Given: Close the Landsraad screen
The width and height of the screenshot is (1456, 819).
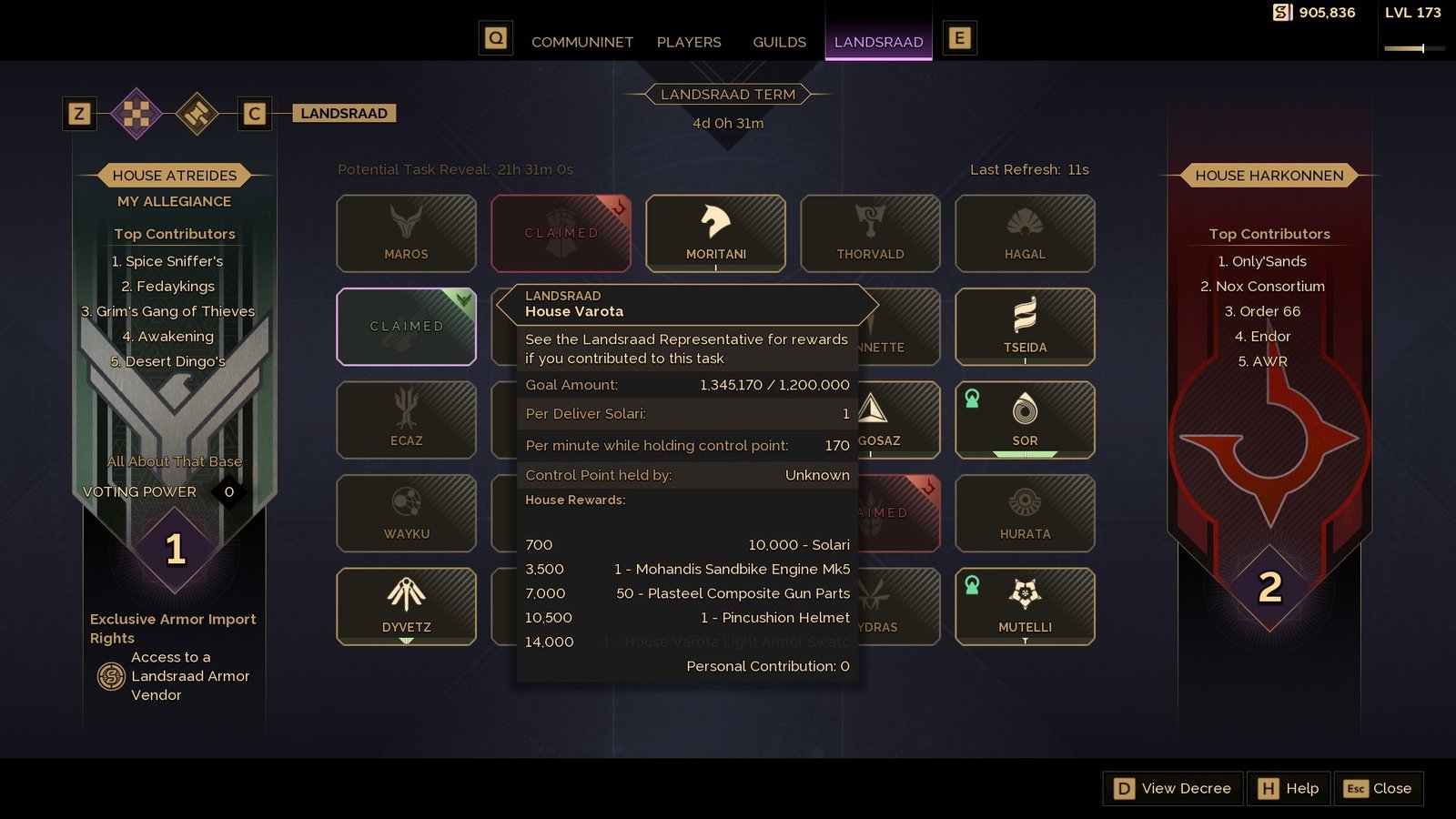Looking at the screenshot, I should [1379, 788].
